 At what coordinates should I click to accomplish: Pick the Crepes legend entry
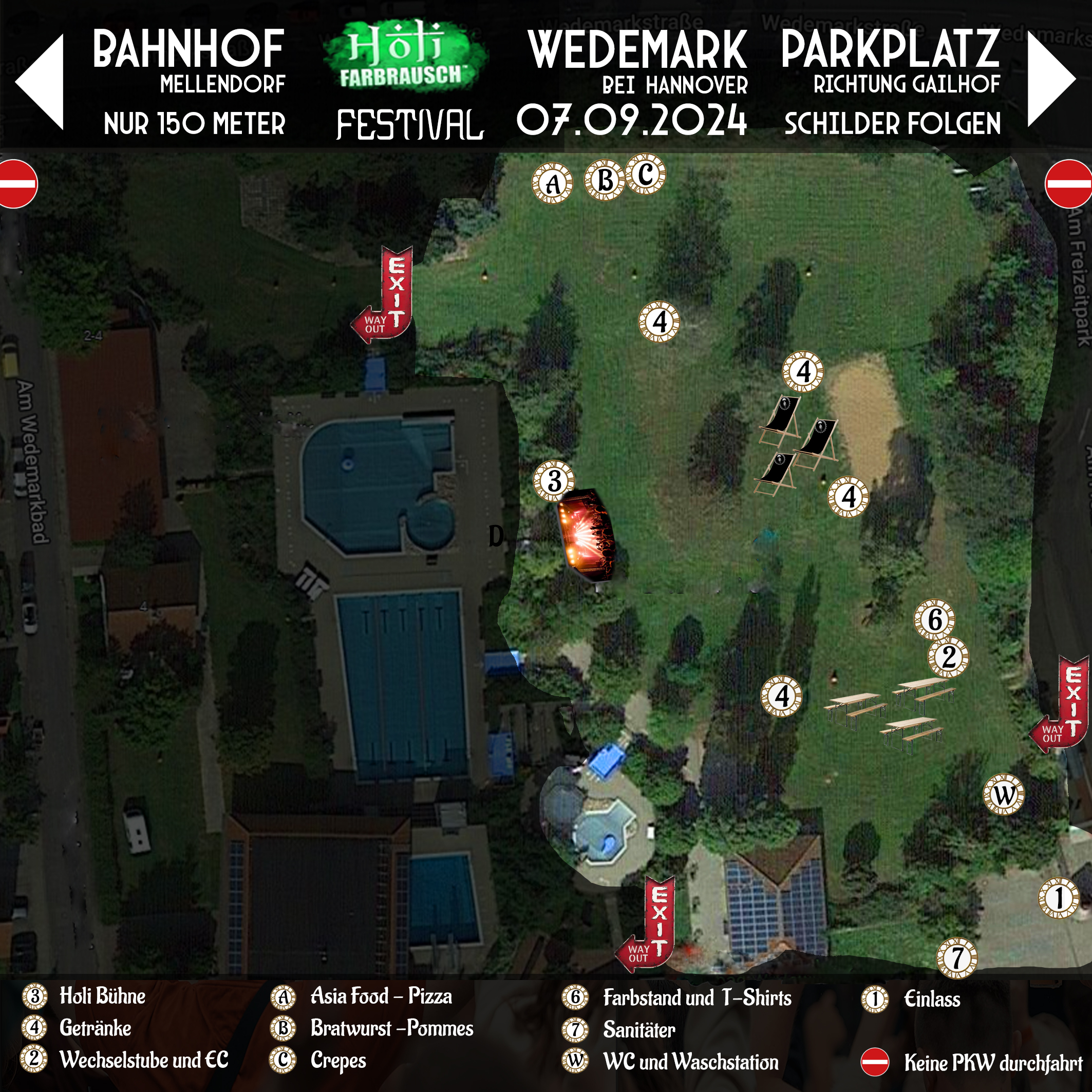tap(338, 1061)
